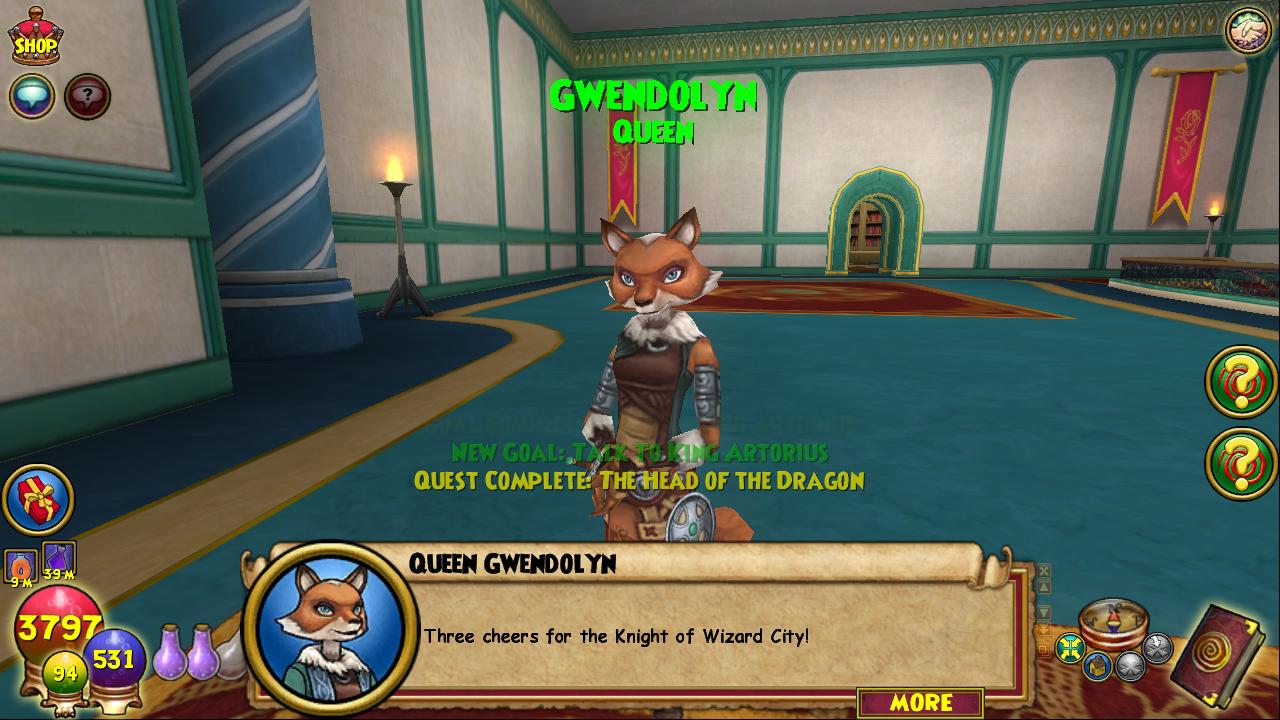Image resolution: width=1280 pixels, height=720 pixels.
Task: Click the orange elixir timer icon
Action: pos(21,565)
